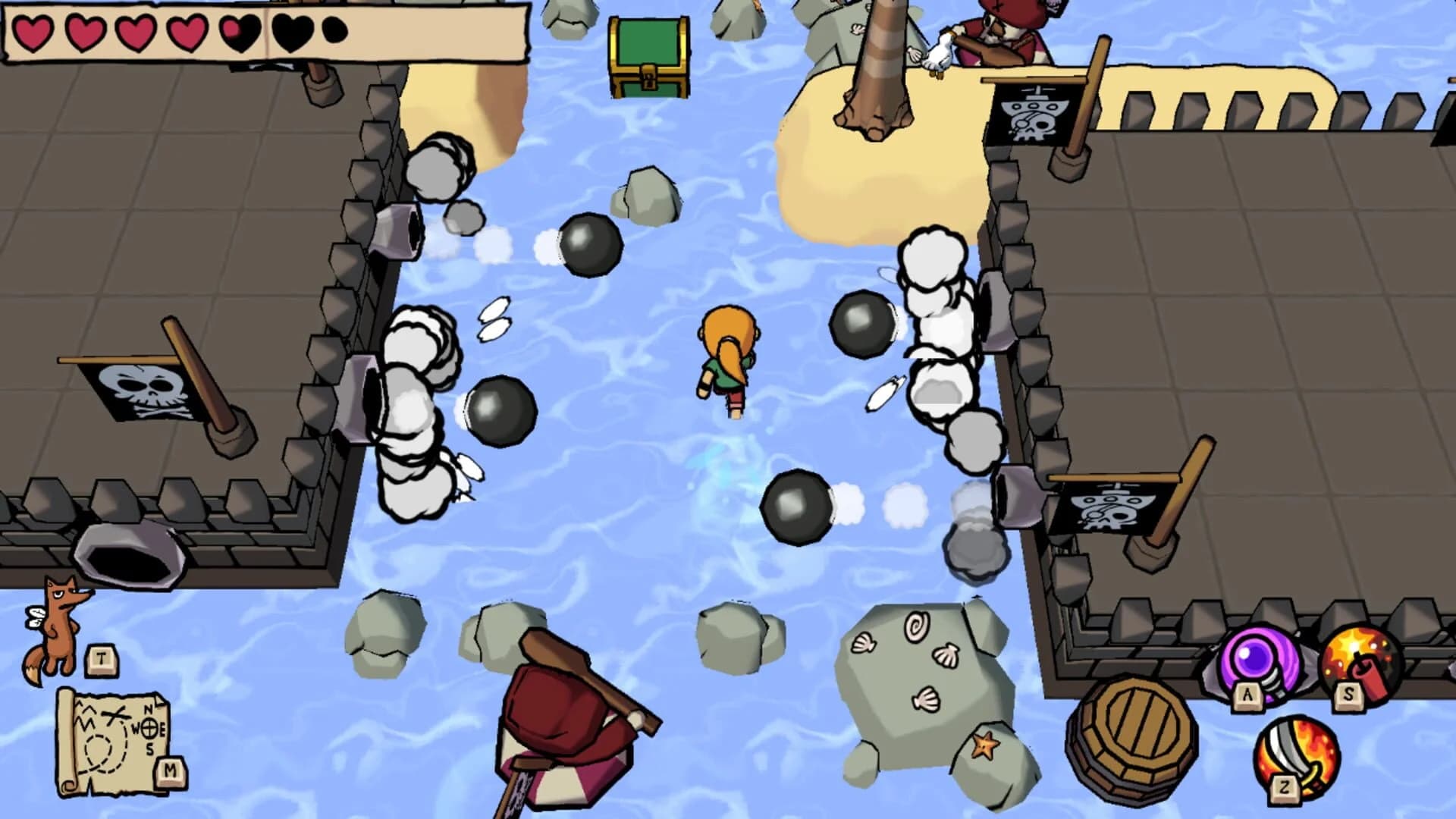Open the green treasure chest
This screenshot has width=1456, height=819.
(649, 57)
